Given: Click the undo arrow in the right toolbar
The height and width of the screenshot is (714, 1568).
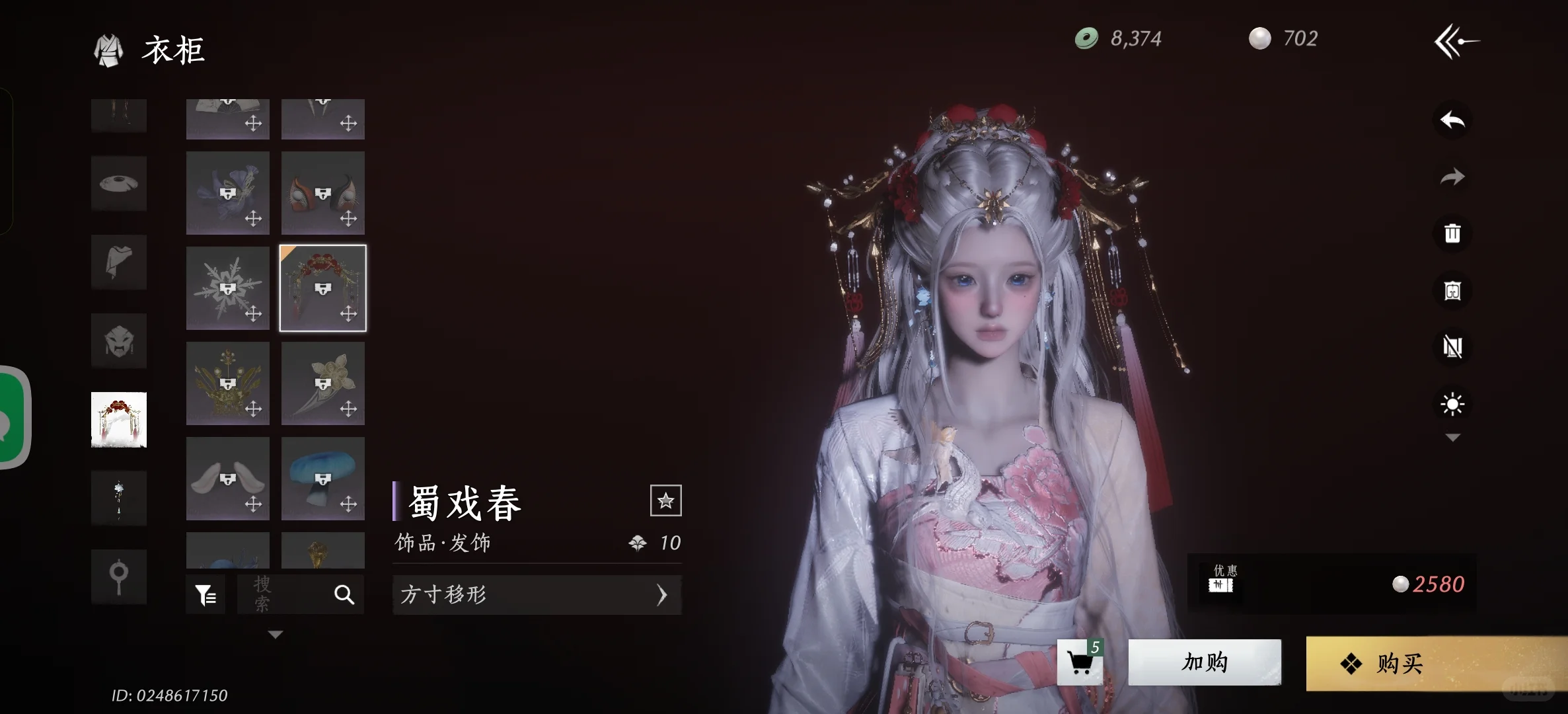Looking at the screenshot, I should [x=1451, y=120].
